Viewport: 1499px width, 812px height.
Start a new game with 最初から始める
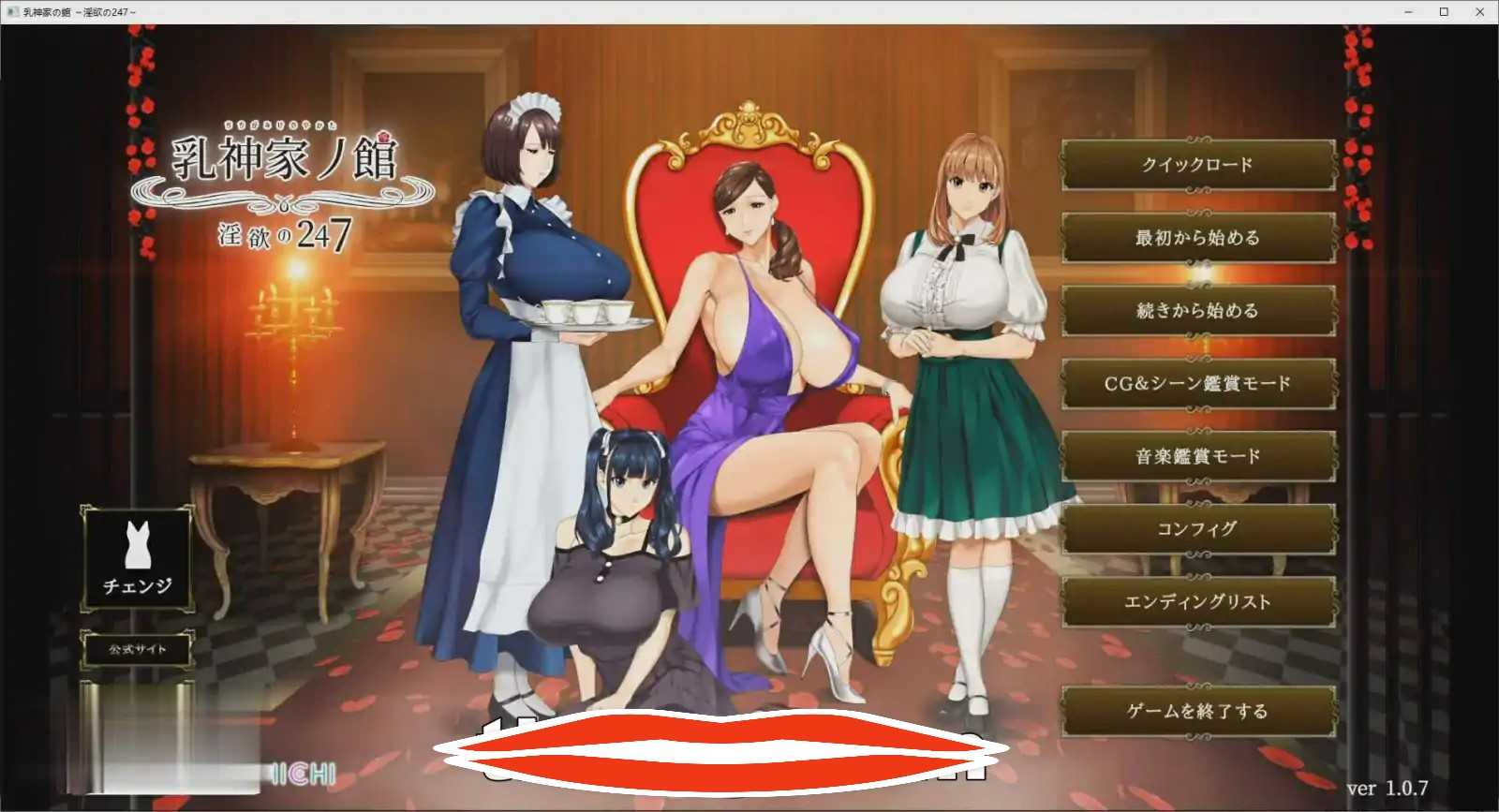pyautogui.click(x=1199, y=238)
